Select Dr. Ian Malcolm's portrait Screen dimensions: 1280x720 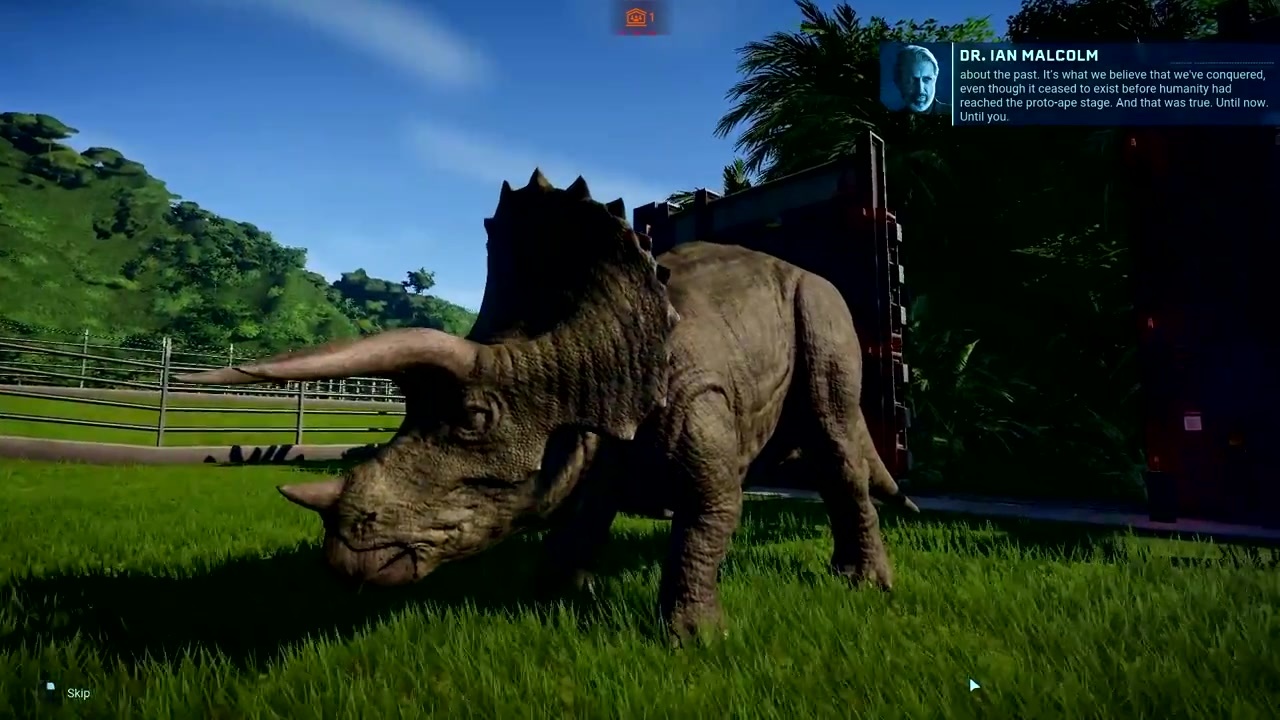915,82
